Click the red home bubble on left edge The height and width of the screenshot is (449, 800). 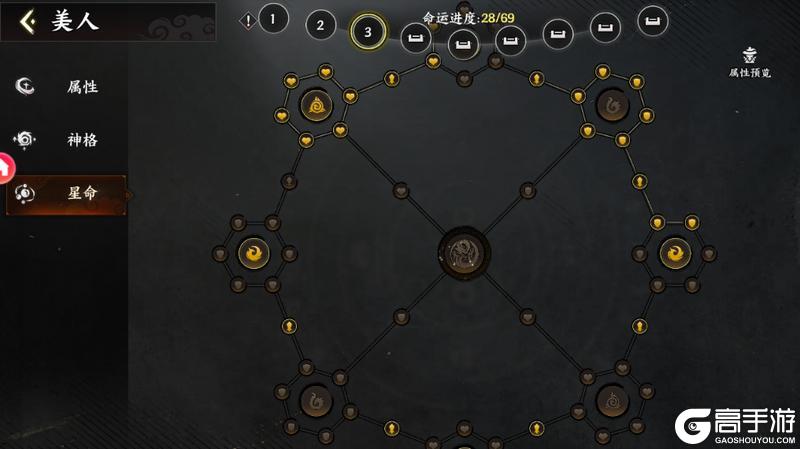[x=5, y=168]
